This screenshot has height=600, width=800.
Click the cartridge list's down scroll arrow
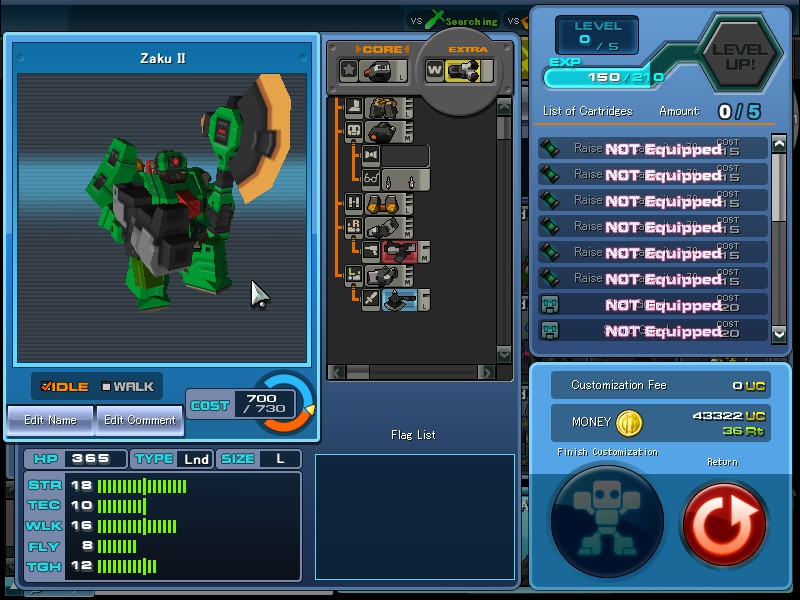tap(780, 331)
